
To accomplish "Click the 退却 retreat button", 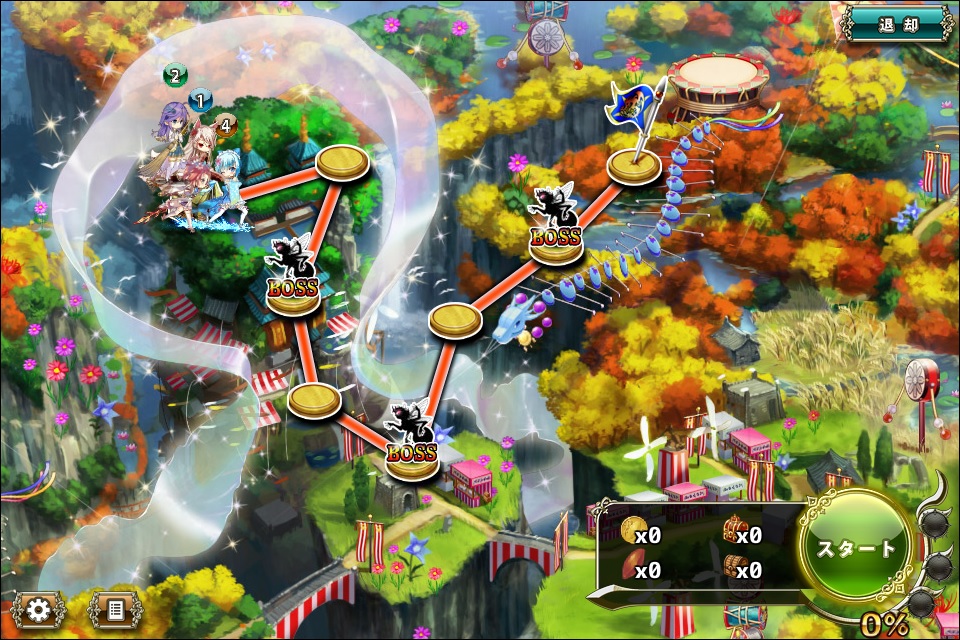I will click(896, 23).
